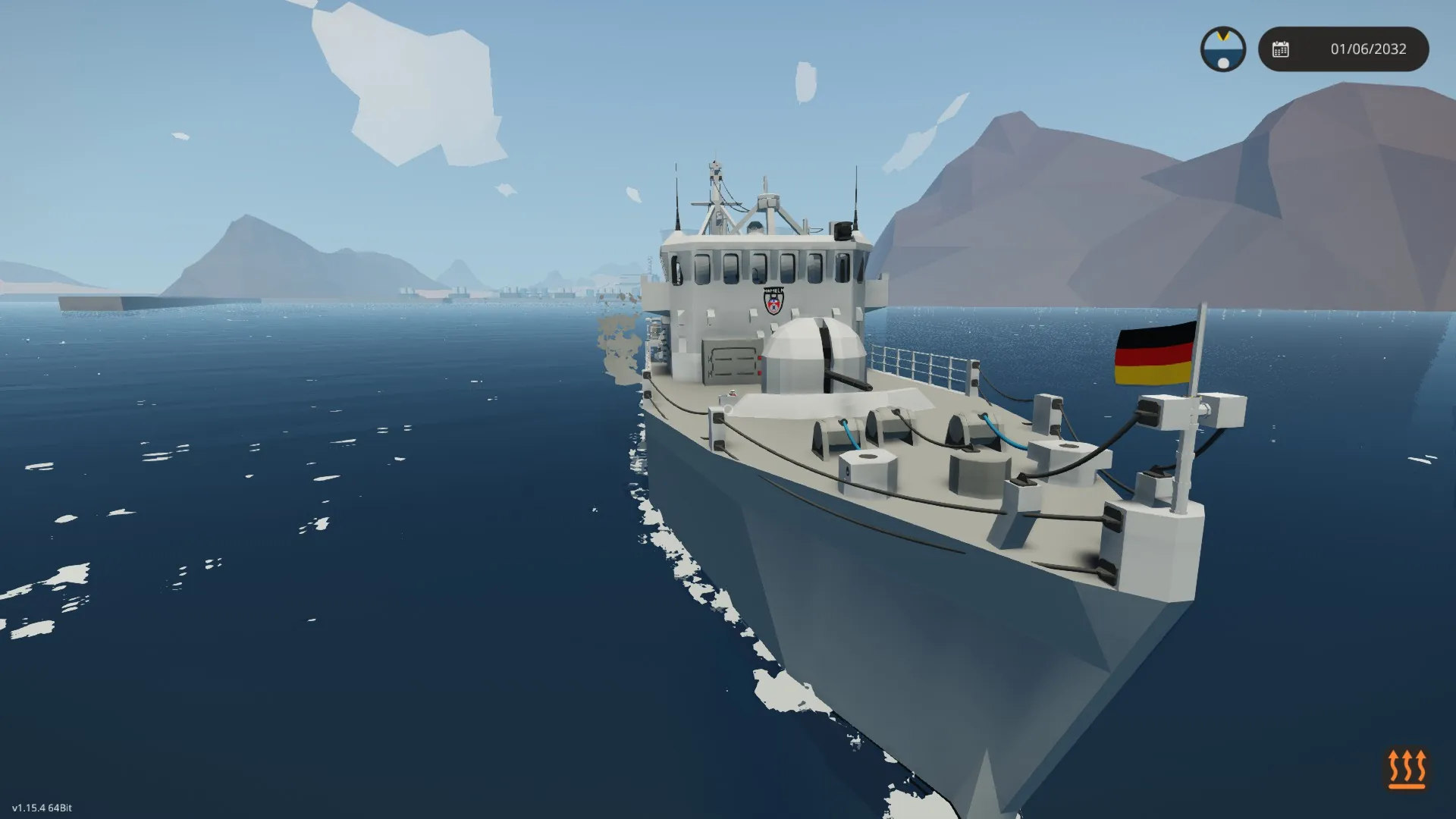The width and height of the screenshot is (1456, 819).
Task: Click the orange heat warning icon
Action: 1406,769
